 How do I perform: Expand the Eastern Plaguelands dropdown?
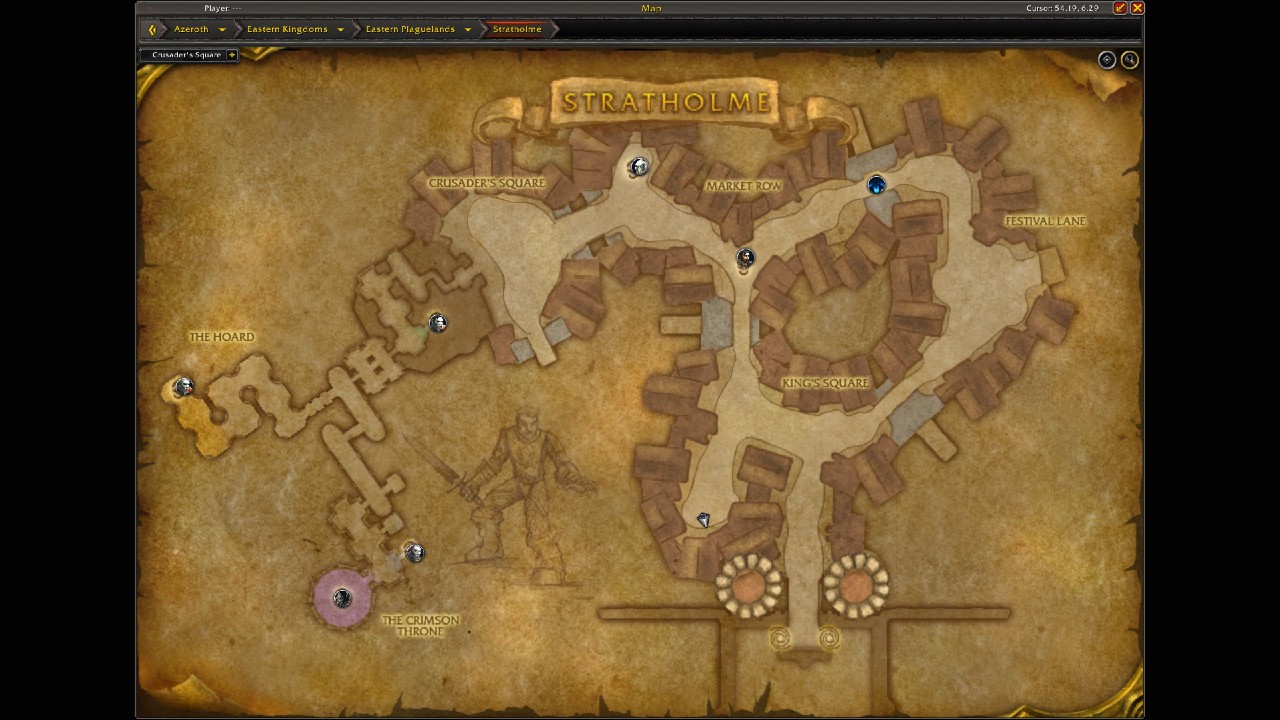(466, 29)
